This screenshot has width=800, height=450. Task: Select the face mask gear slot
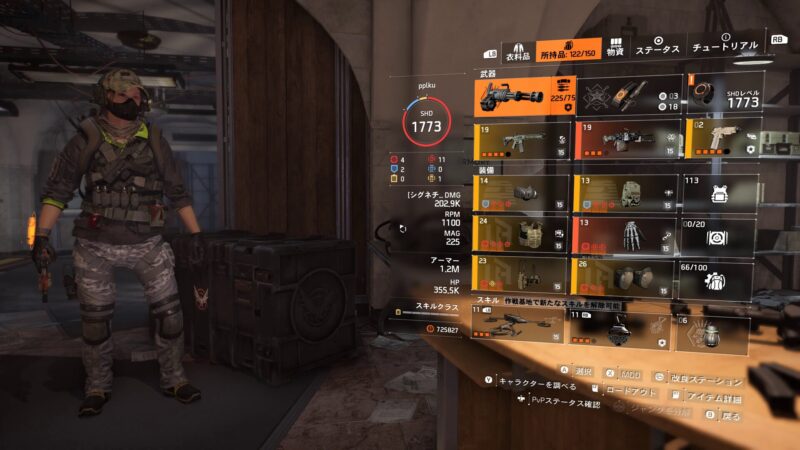pyautogui.click(x=523, y=193)
